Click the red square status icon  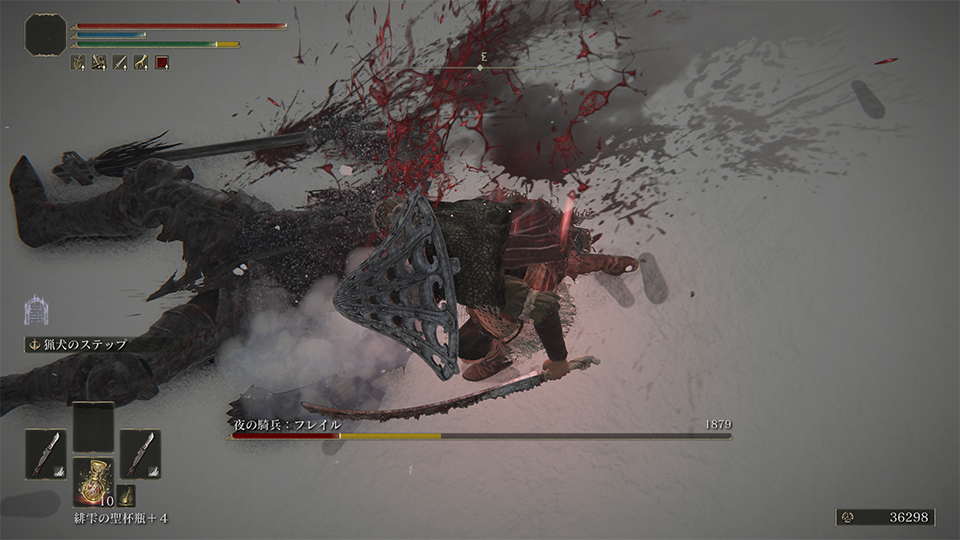coord(162,62)
